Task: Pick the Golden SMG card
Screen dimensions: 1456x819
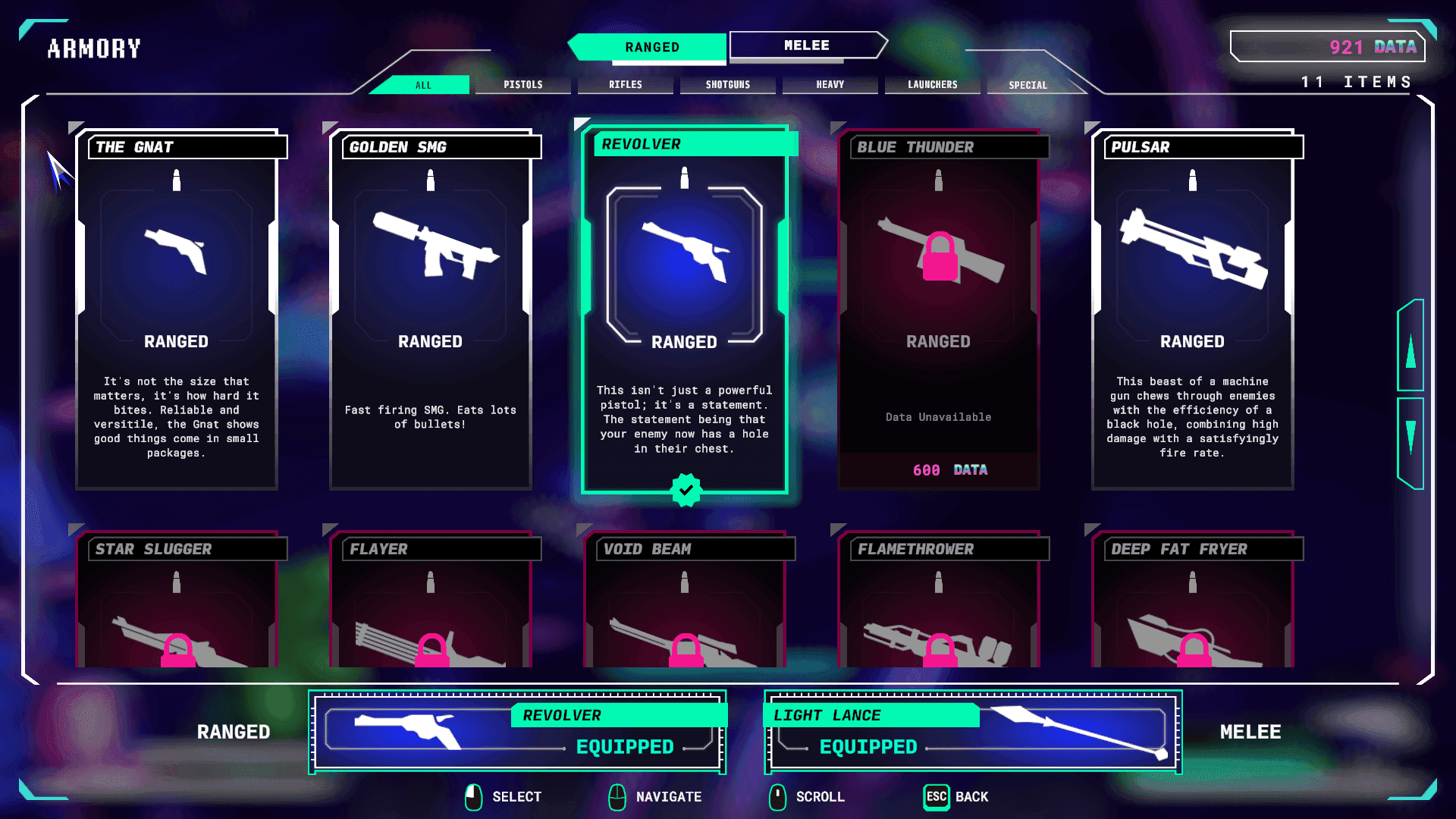Action: (431, 311)
